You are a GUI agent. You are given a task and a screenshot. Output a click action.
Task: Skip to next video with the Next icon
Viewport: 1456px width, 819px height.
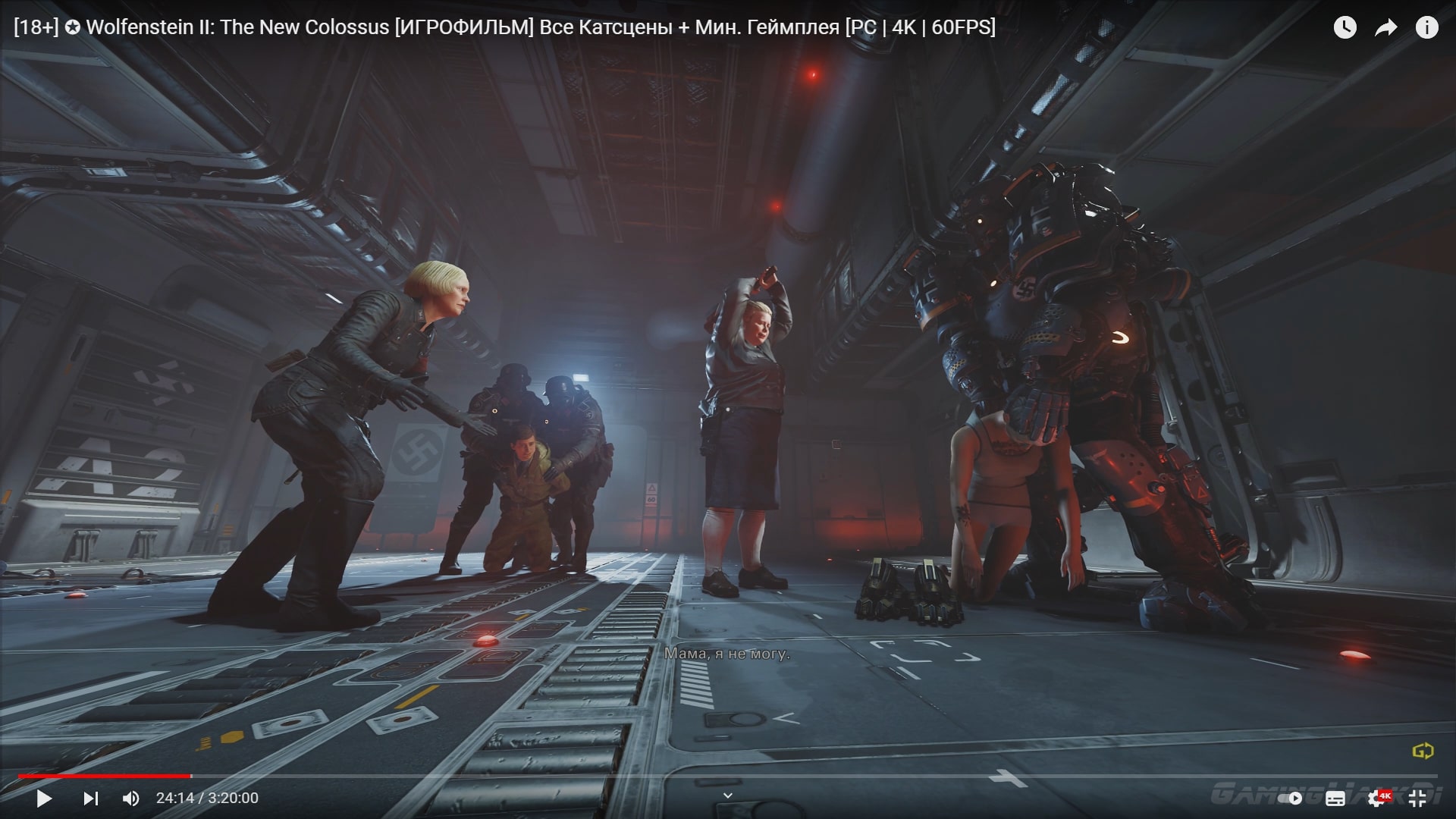pos(91,798)
